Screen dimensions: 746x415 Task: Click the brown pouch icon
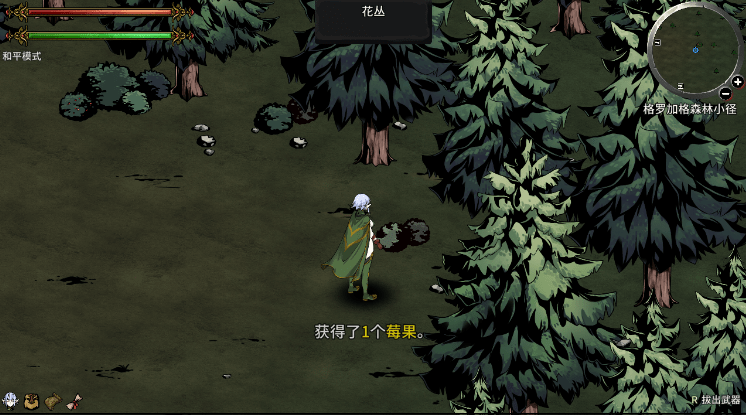click(x=52, y=401)
